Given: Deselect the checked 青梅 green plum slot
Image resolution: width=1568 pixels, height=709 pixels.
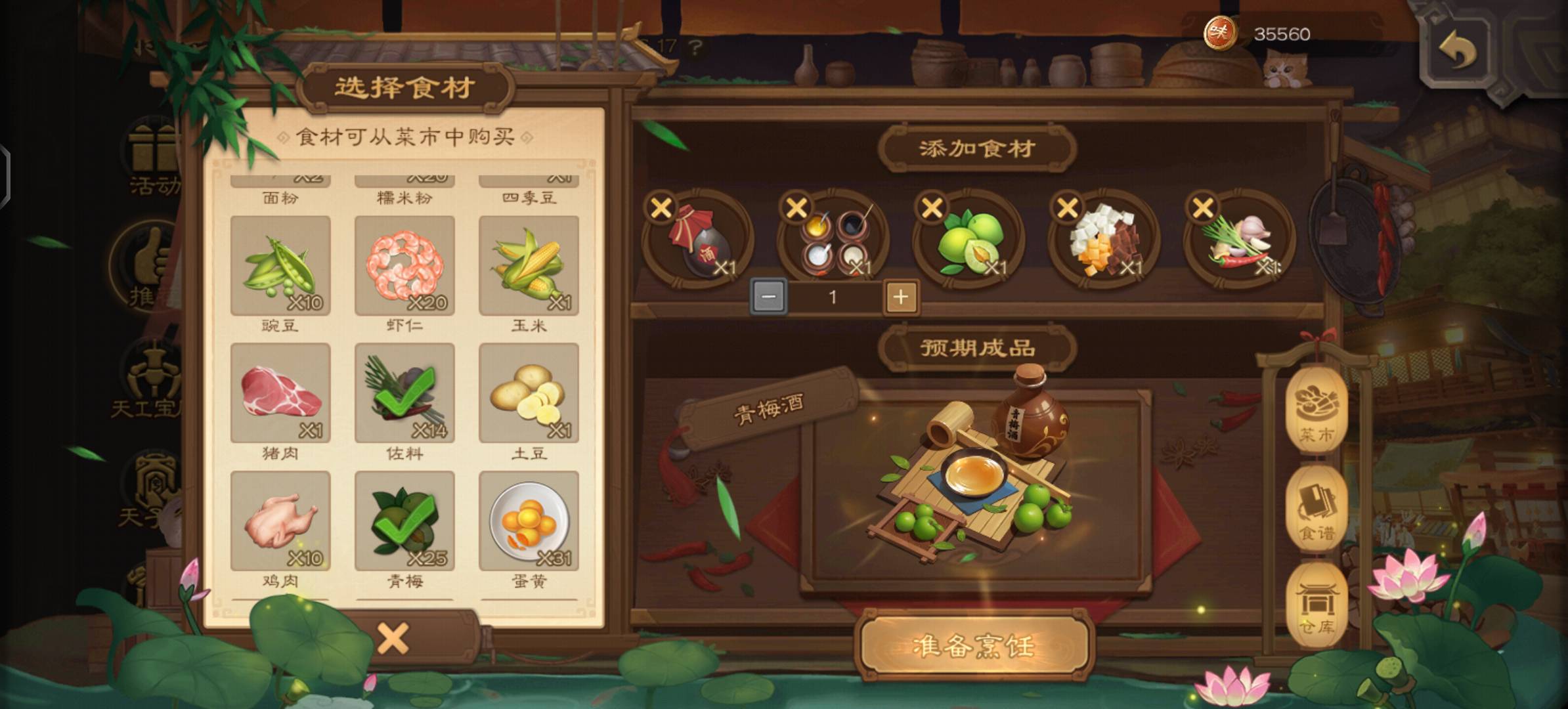Looking at the screenshot, I should point(404,521).
